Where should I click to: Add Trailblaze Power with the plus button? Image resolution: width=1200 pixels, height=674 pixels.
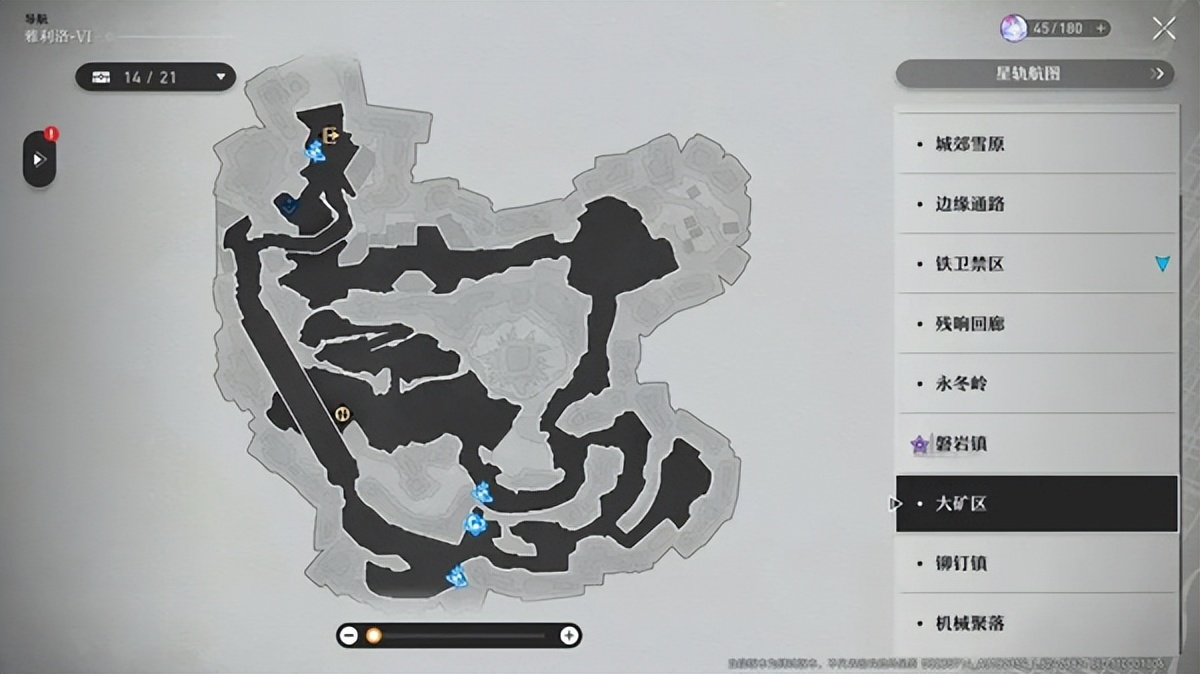pos(1101,29)
